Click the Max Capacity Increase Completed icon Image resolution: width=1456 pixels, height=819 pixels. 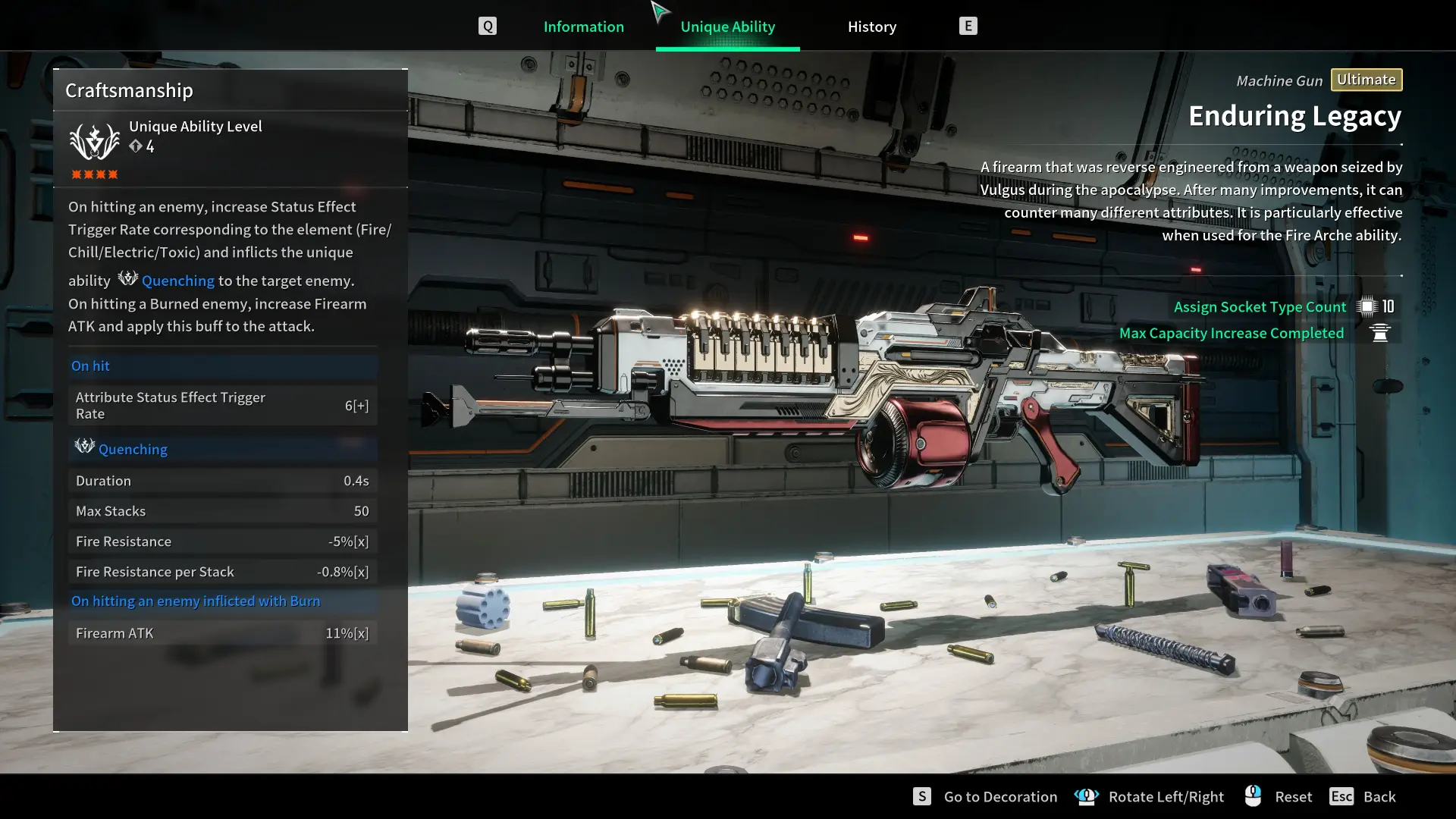1380,333
